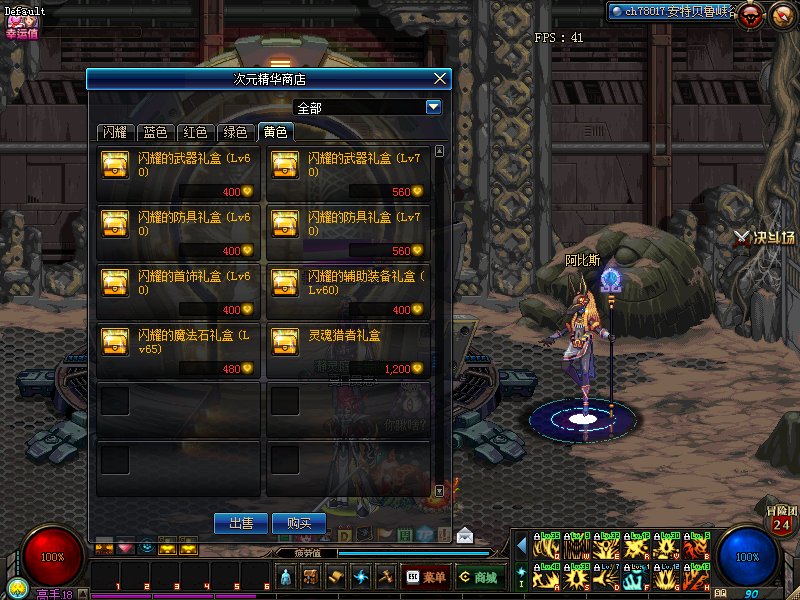Choose the 黄色 shop tab
Screen dimensions: 800x600
click(274, 132)
